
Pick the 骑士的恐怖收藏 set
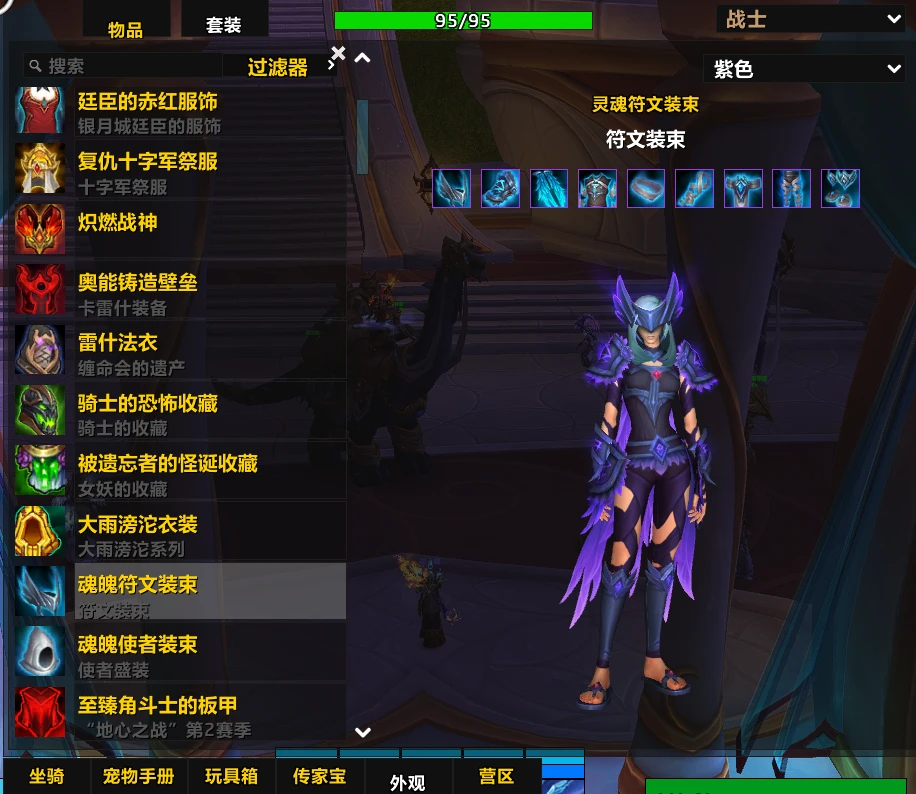pyautogui.click(x=180, y=413)
